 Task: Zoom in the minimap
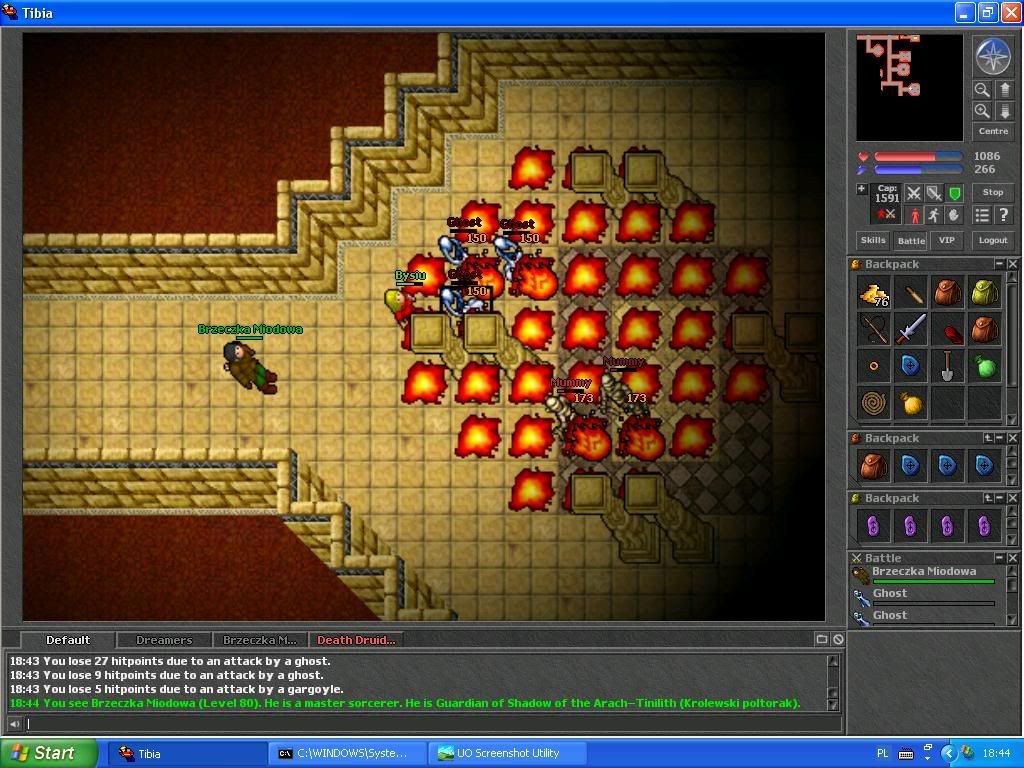tap(983, 111)
